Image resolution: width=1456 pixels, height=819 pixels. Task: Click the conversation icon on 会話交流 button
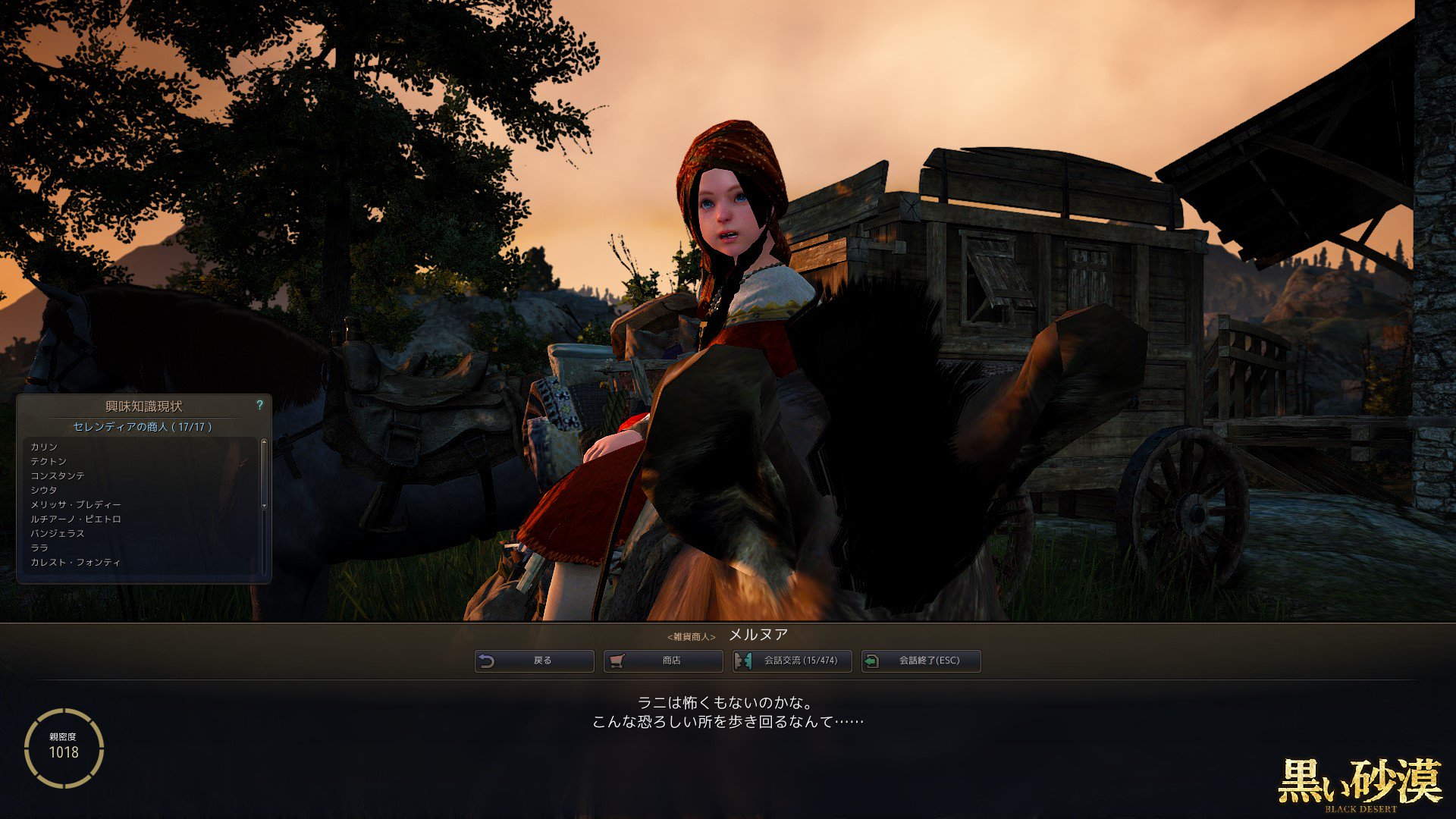[744, 661]
